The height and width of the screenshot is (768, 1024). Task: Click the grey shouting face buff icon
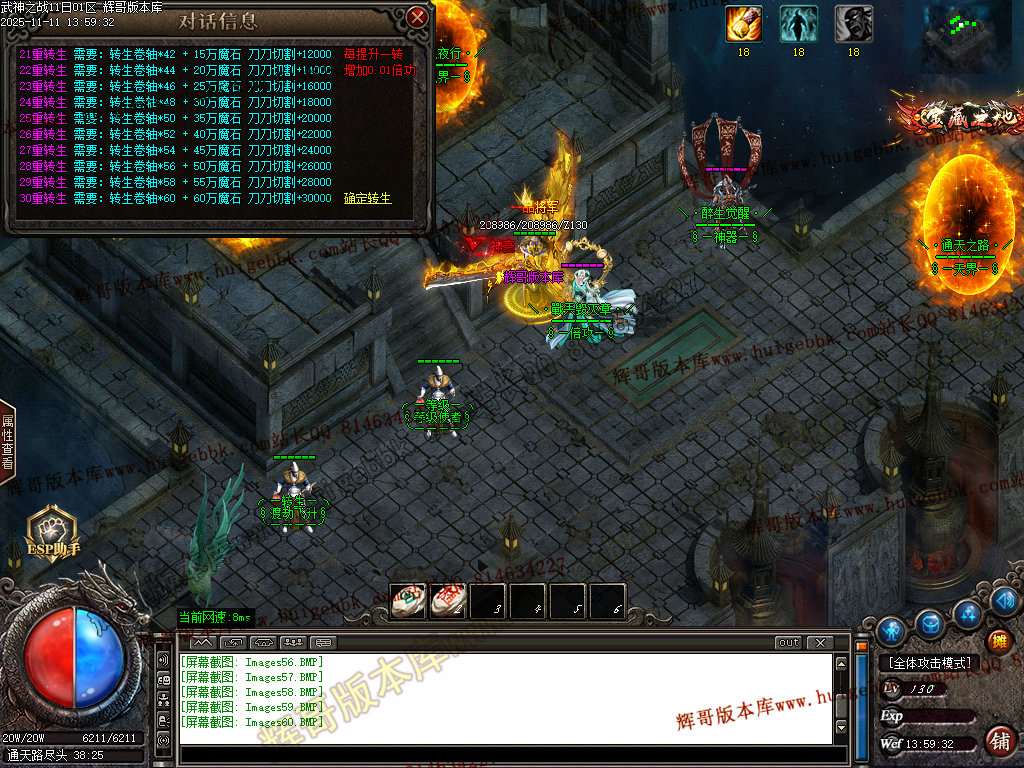(853, 24)
